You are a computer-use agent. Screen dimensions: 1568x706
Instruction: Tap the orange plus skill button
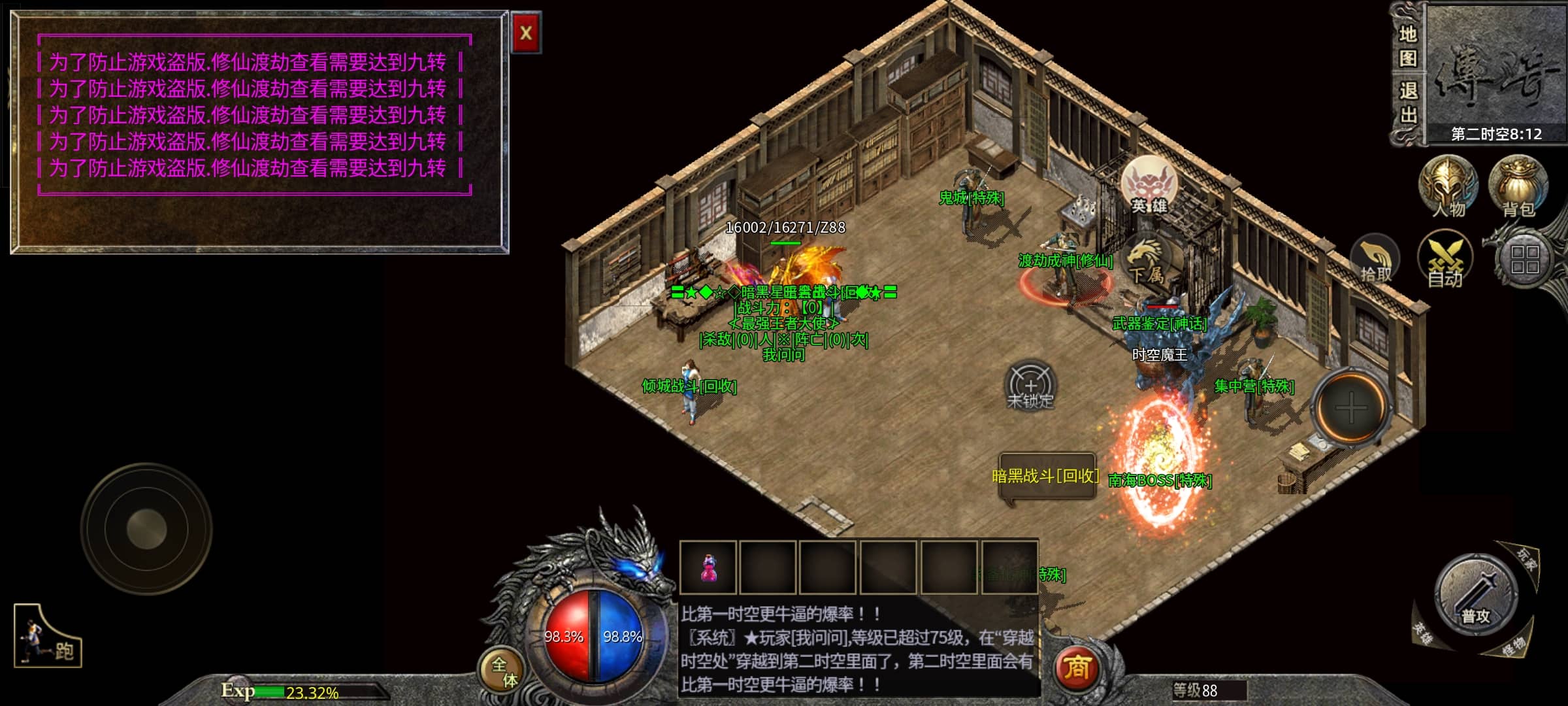point(1350,408)
